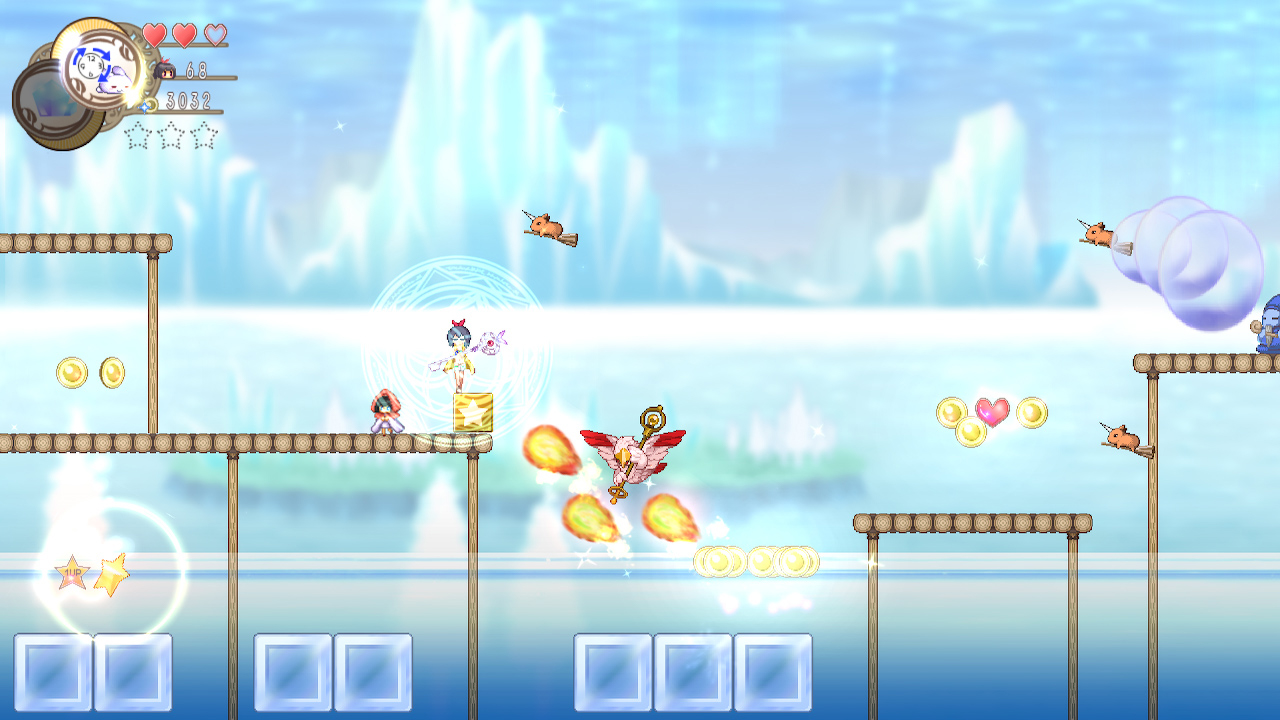The width and height of the screenshot is (1280, 720).
Task: Collect the three coins floating near the water
Action: [x=758, y=562]
